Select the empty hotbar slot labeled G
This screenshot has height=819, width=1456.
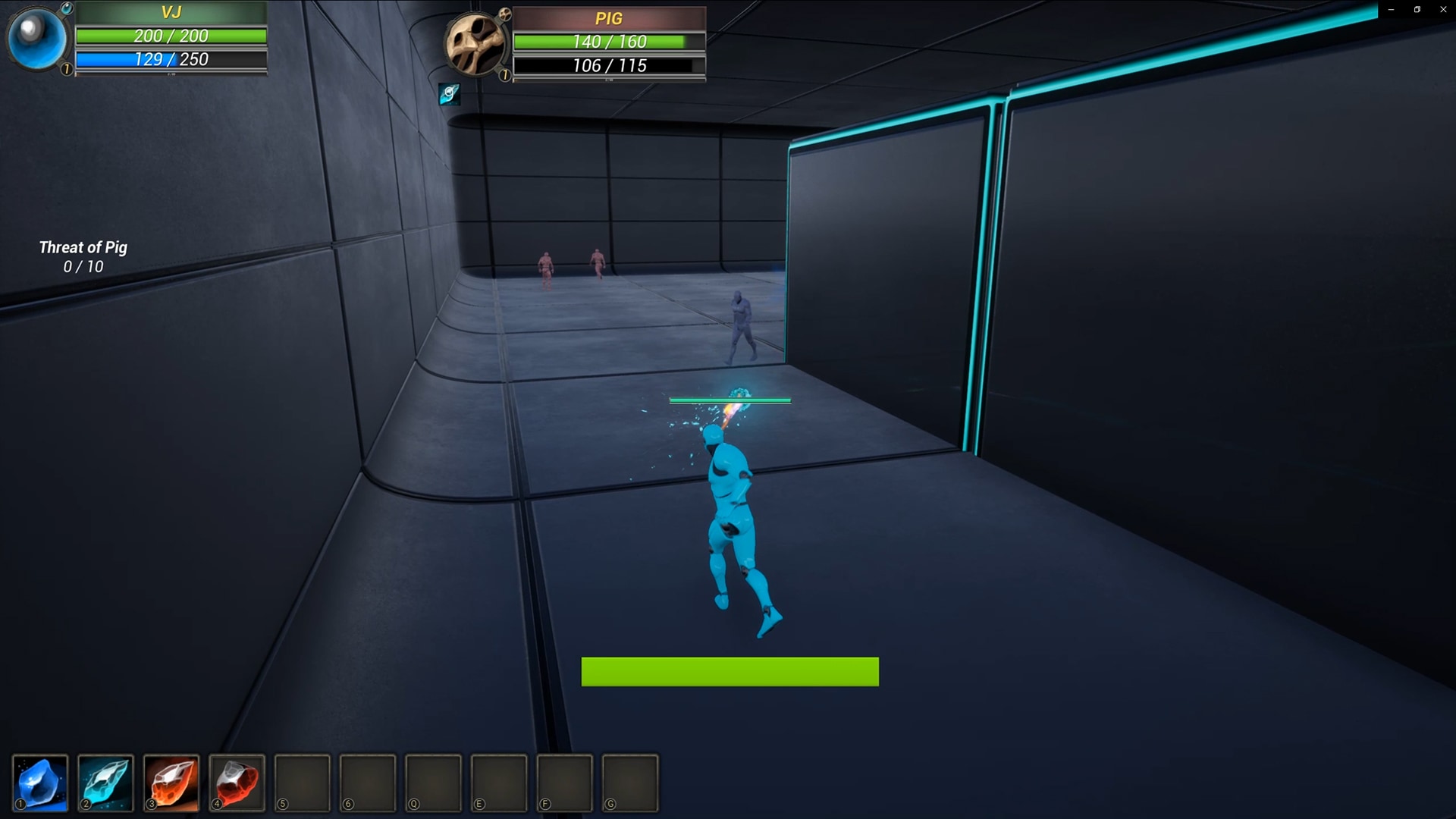point(630,783)
